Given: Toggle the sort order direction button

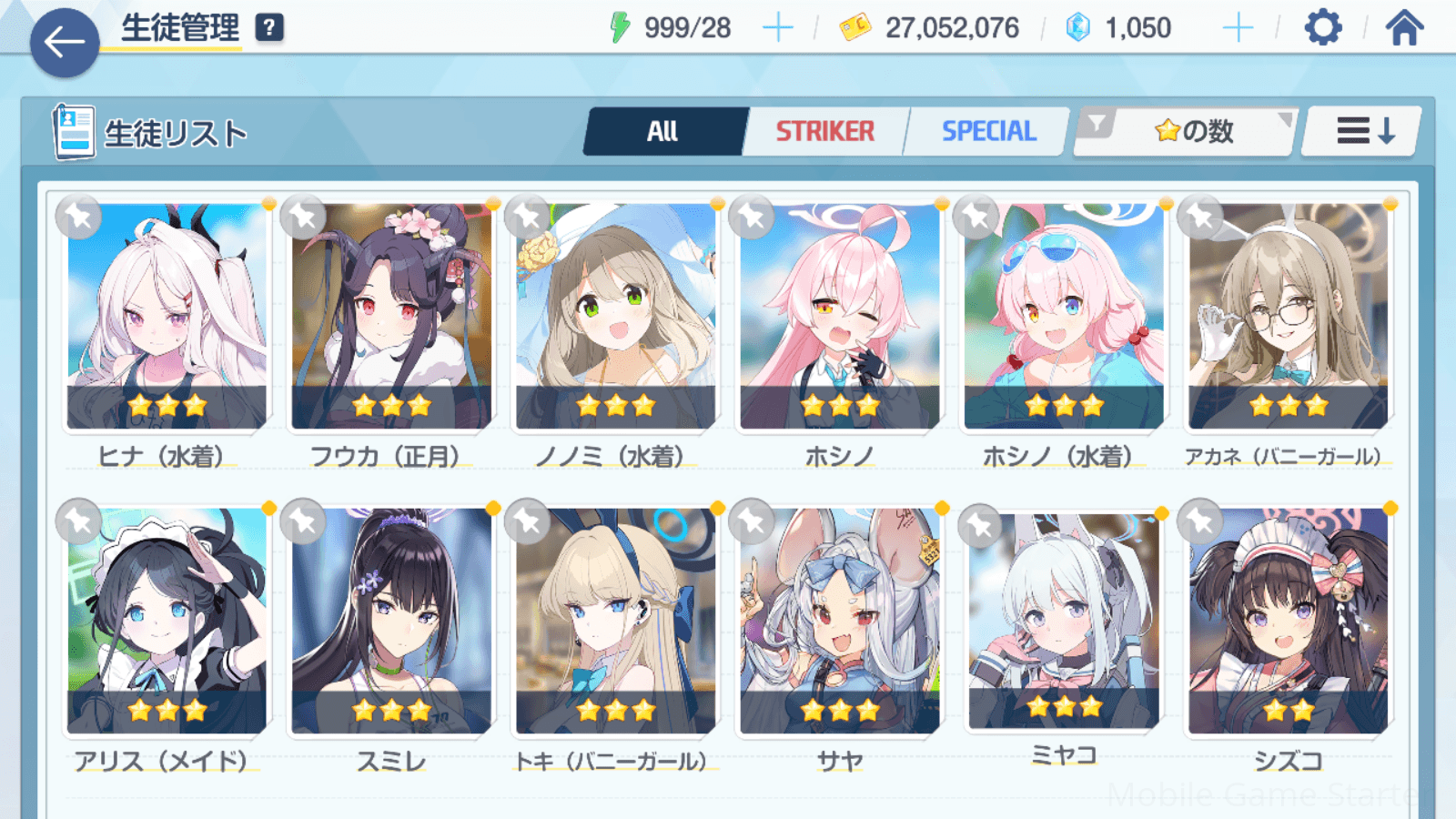Looking at the screenshot, I should [1363, 132].
